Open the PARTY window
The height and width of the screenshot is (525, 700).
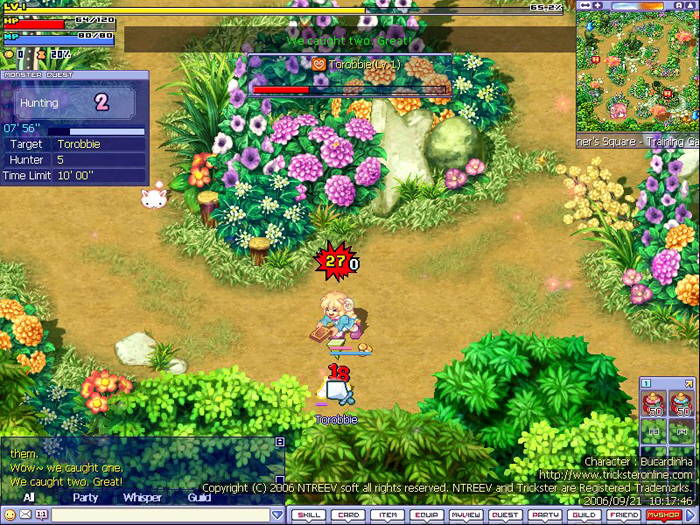coord(545,515)
